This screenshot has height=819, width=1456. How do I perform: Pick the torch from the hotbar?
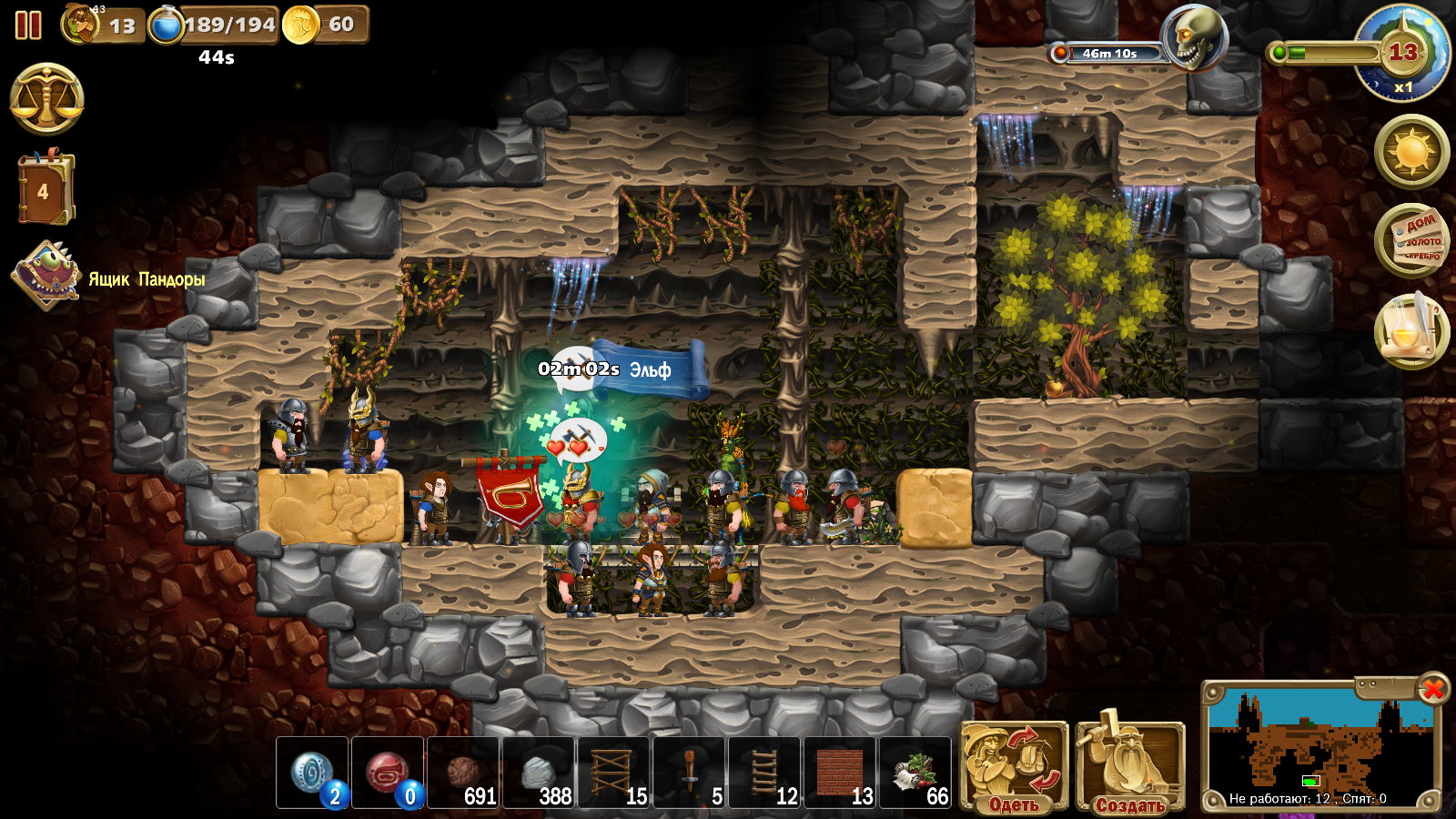[690, 773]
